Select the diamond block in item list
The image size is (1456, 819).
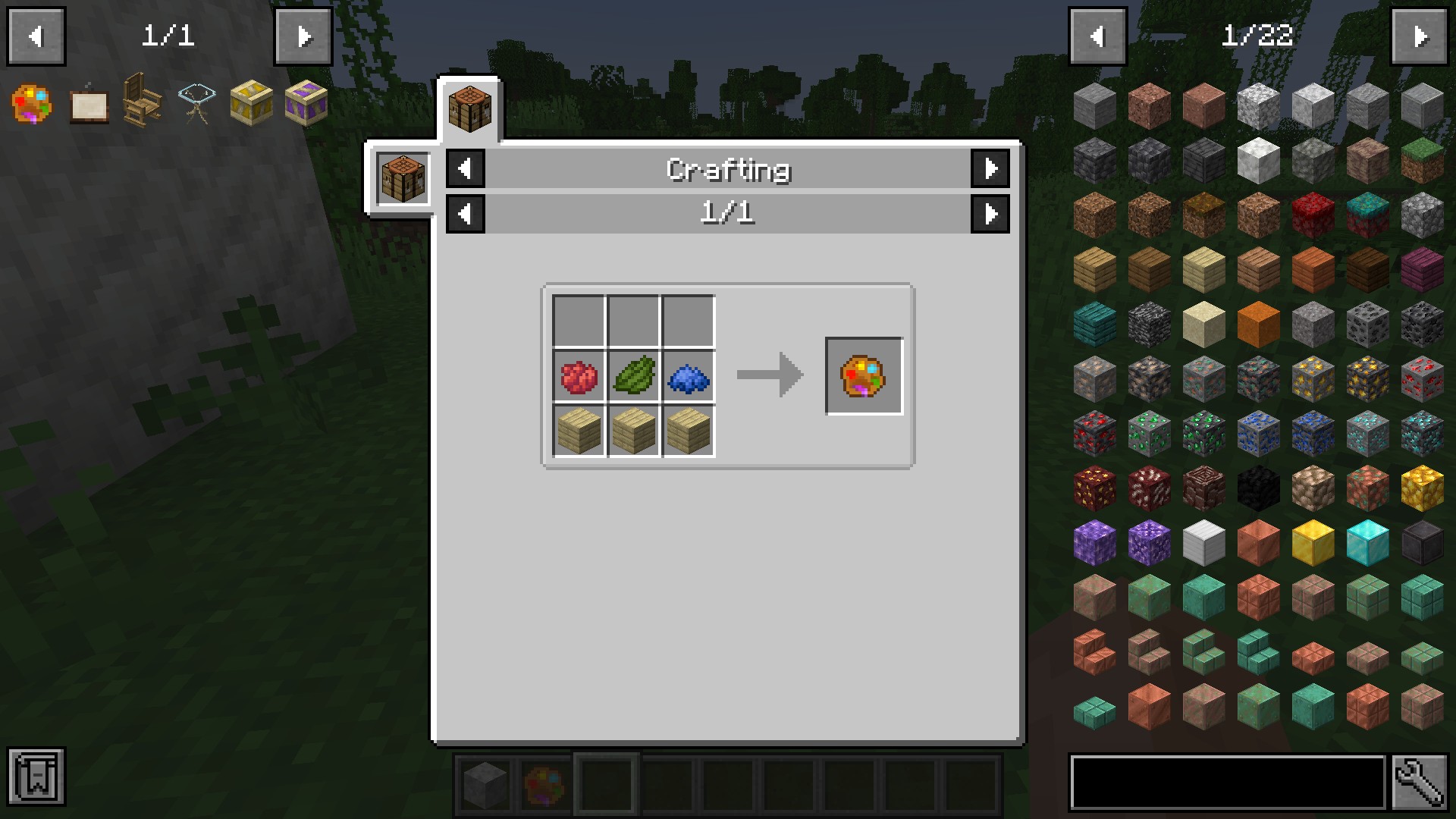pos(1367,543)
